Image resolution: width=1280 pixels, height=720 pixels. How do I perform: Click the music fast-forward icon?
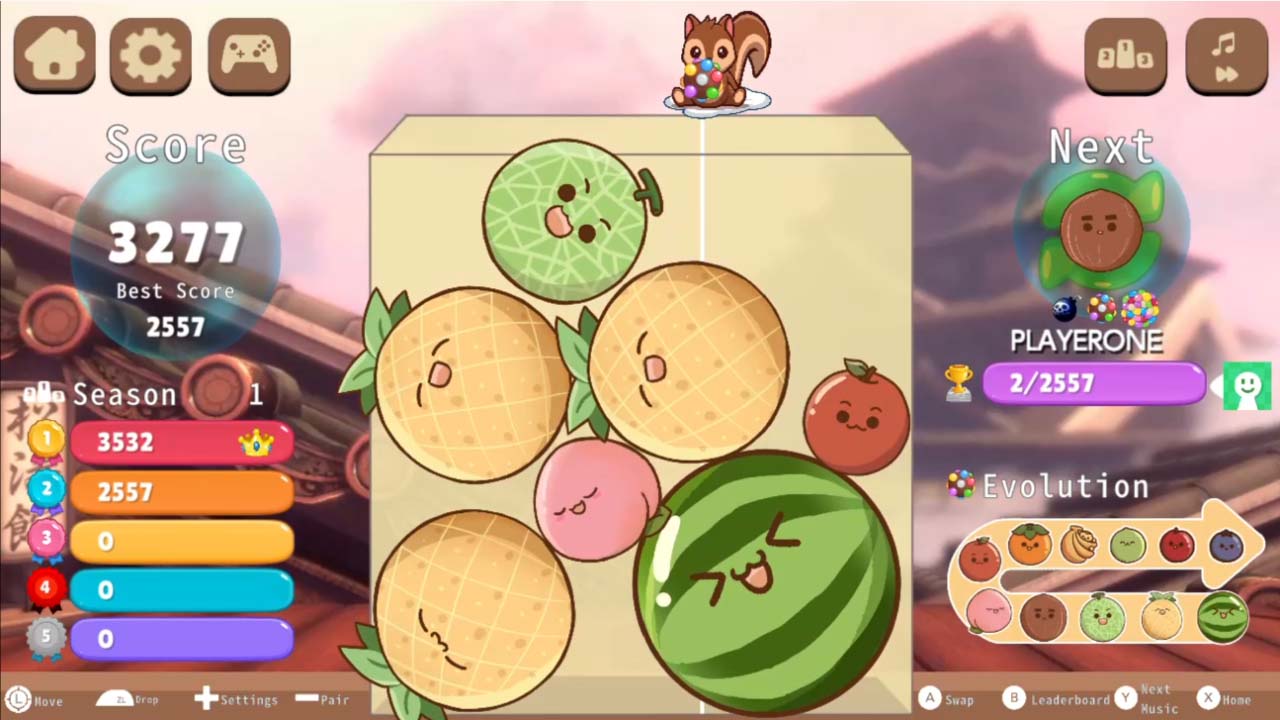point(1224,57)
